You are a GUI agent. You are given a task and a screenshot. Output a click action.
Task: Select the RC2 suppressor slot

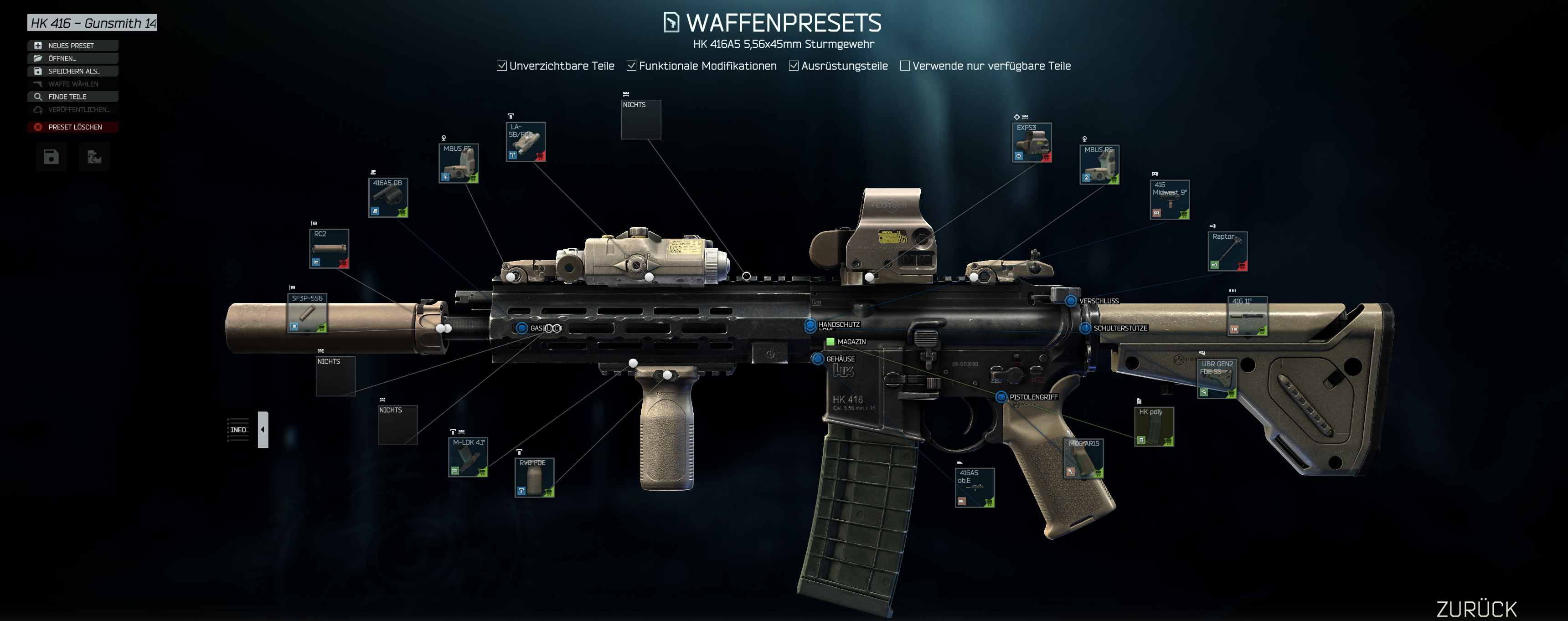coord(329,249)
